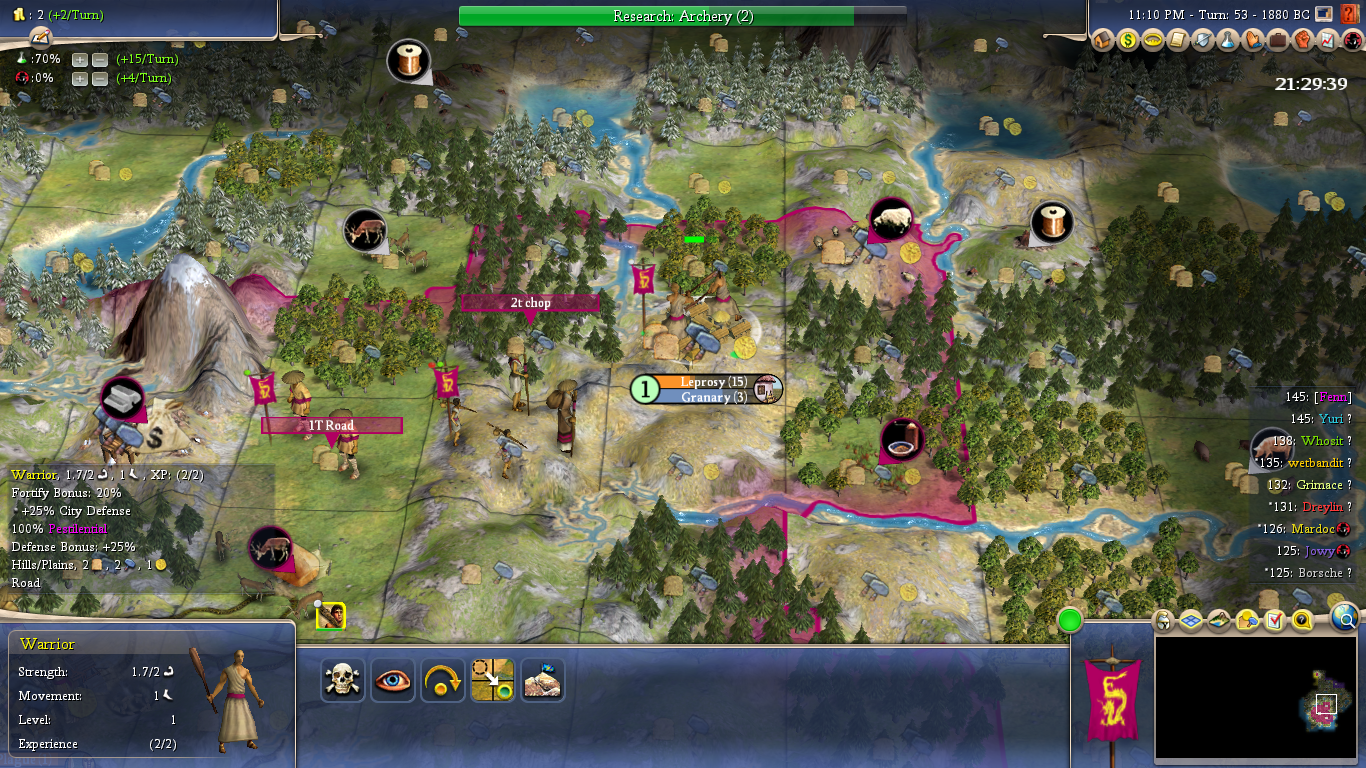
Task: Toggle the tile grid display
Action: pyautogui.click(x=1191, y=621)
